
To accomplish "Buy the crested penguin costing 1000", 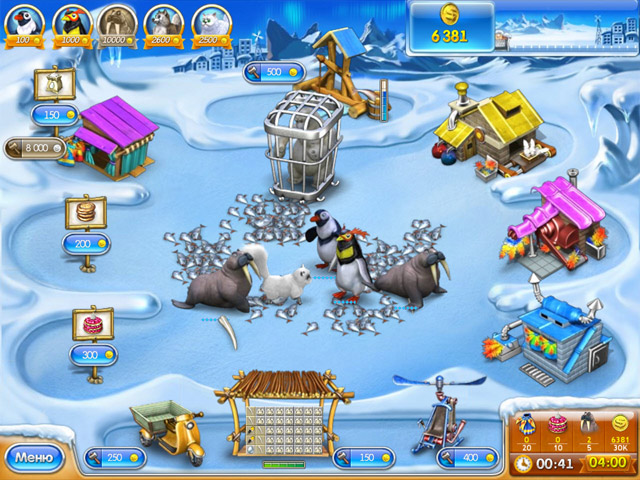I will [x=72, y=22].
